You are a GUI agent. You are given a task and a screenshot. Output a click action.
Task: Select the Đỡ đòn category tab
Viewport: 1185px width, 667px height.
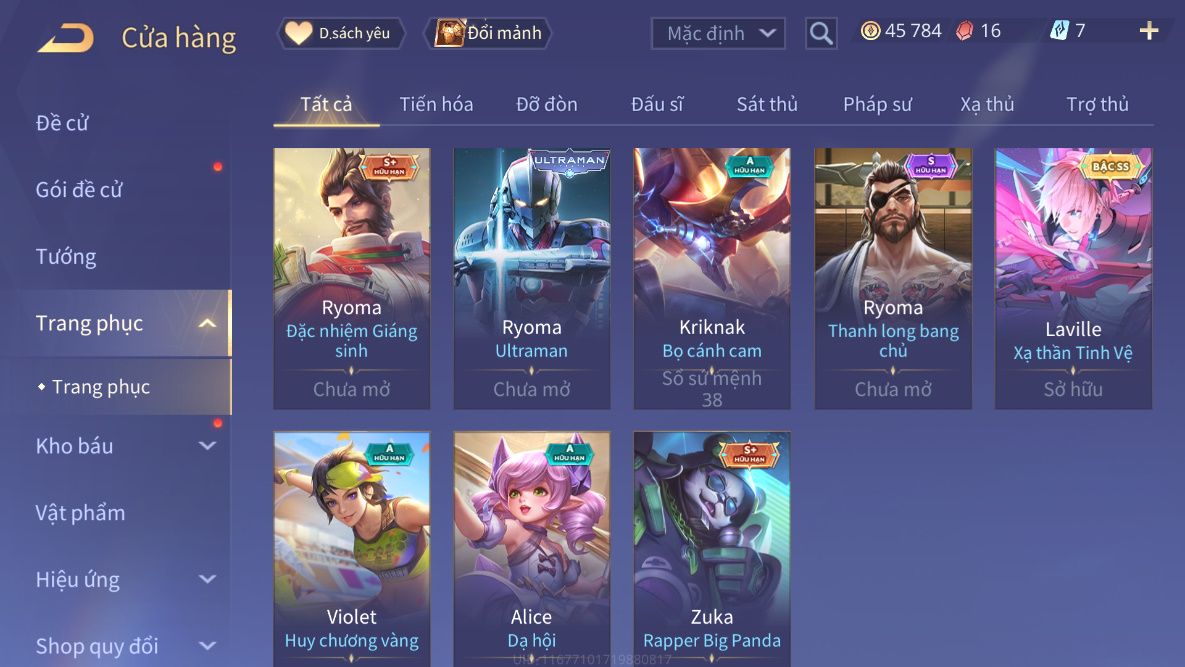(547, 104)
